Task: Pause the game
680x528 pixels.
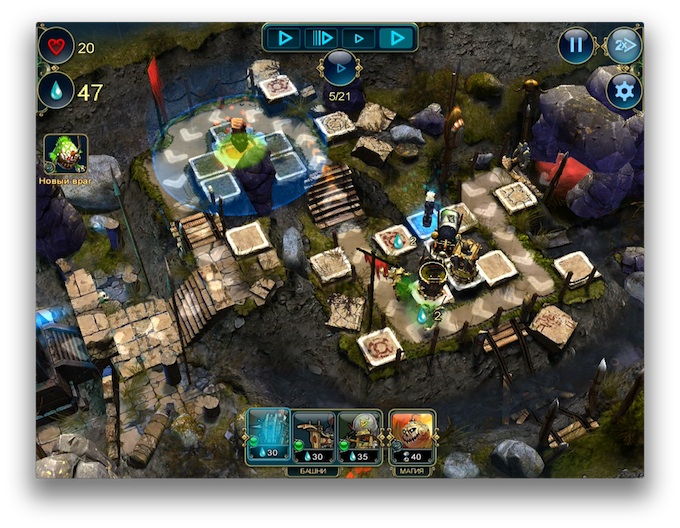Action: point(575,45)
